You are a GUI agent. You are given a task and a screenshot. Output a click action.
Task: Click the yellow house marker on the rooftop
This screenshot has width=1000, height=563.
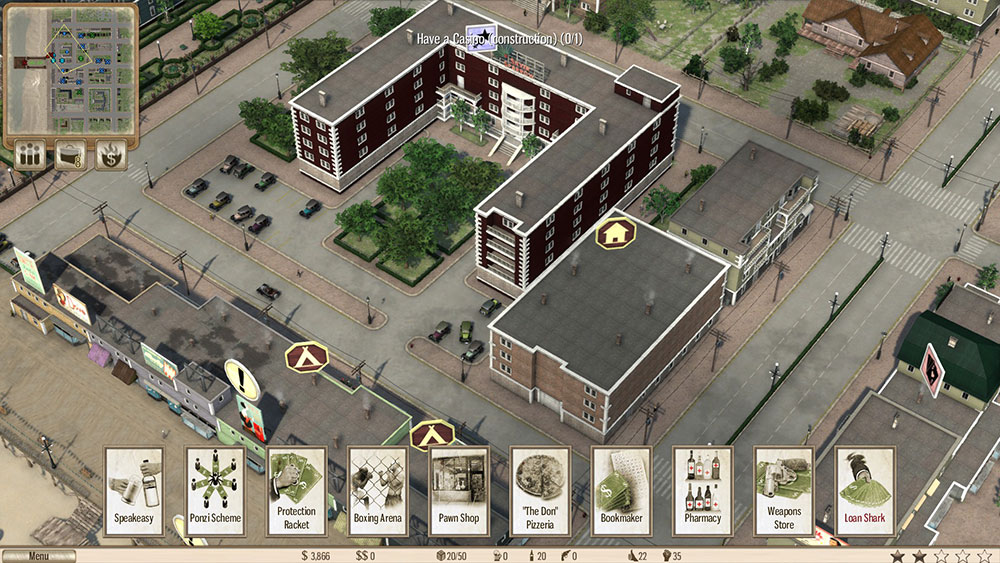click(617, 233)
